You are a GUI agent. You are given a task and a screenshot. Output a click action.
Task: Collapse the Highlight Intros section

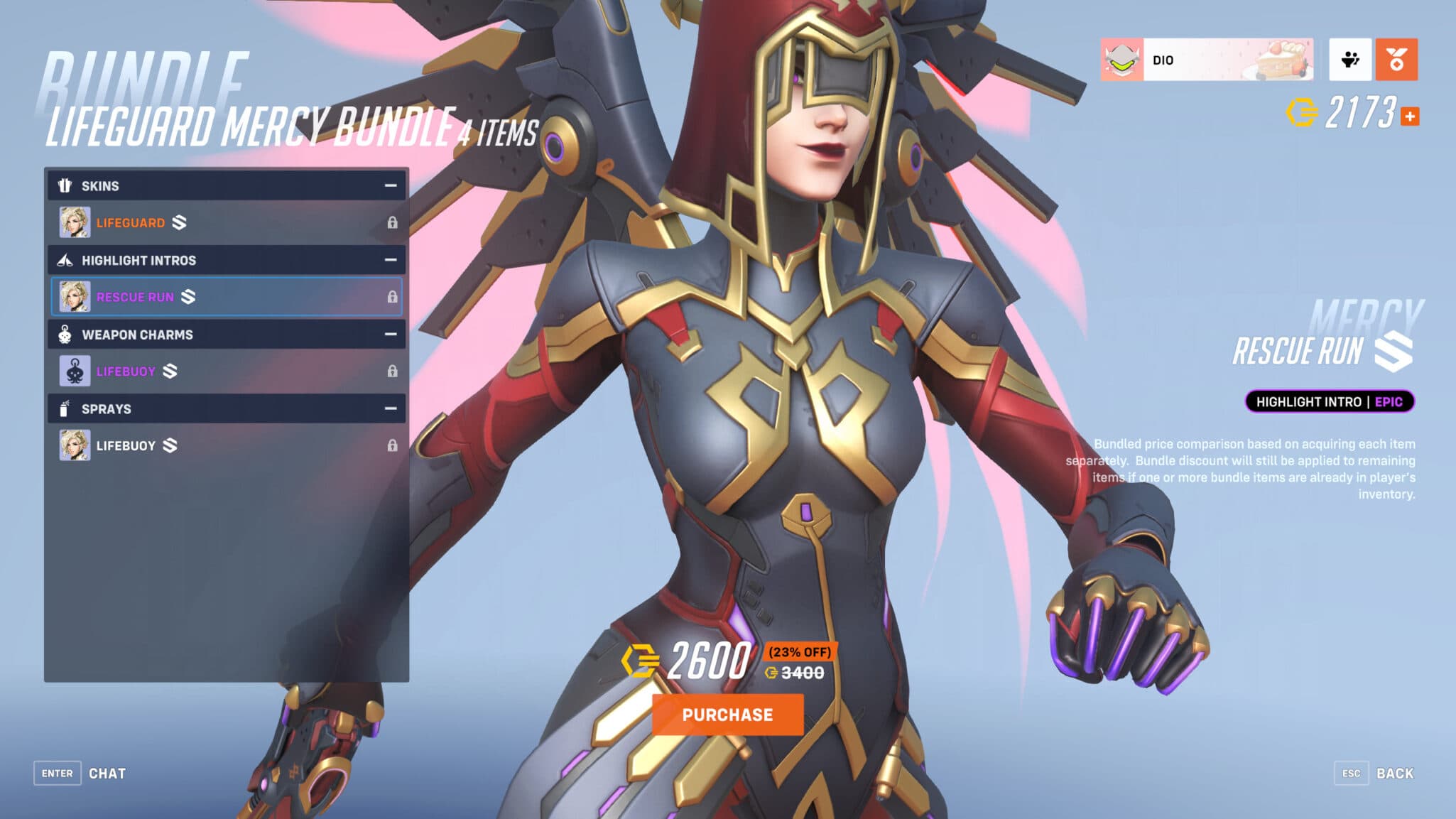pyautogui.click(x=389, y=260)
